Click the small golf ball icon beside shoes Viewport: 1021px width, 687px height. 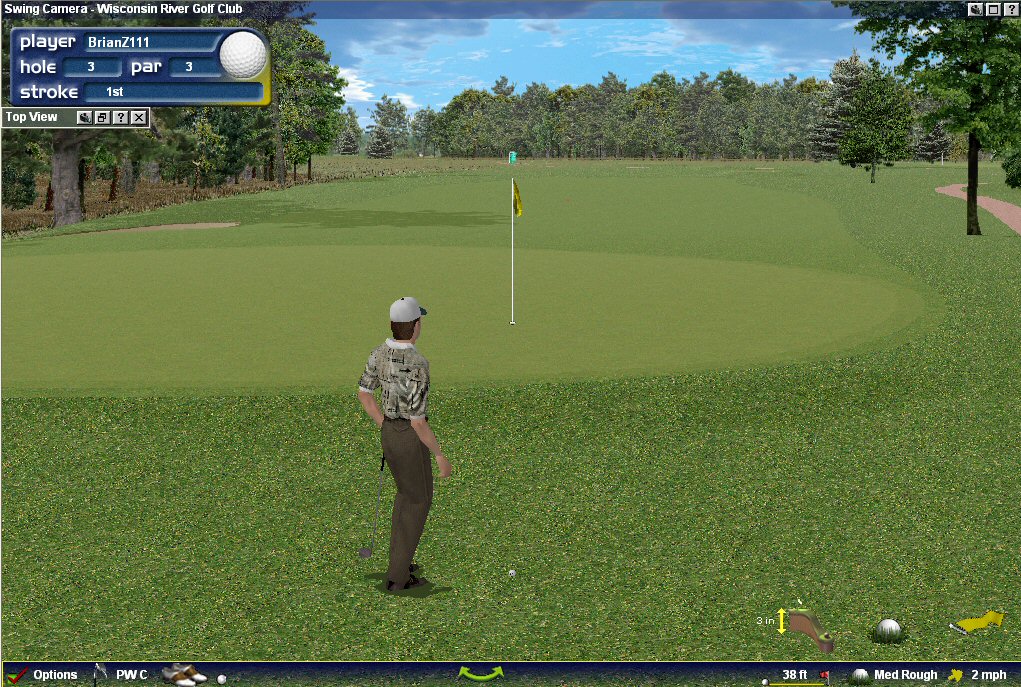(x=222, y=678)
